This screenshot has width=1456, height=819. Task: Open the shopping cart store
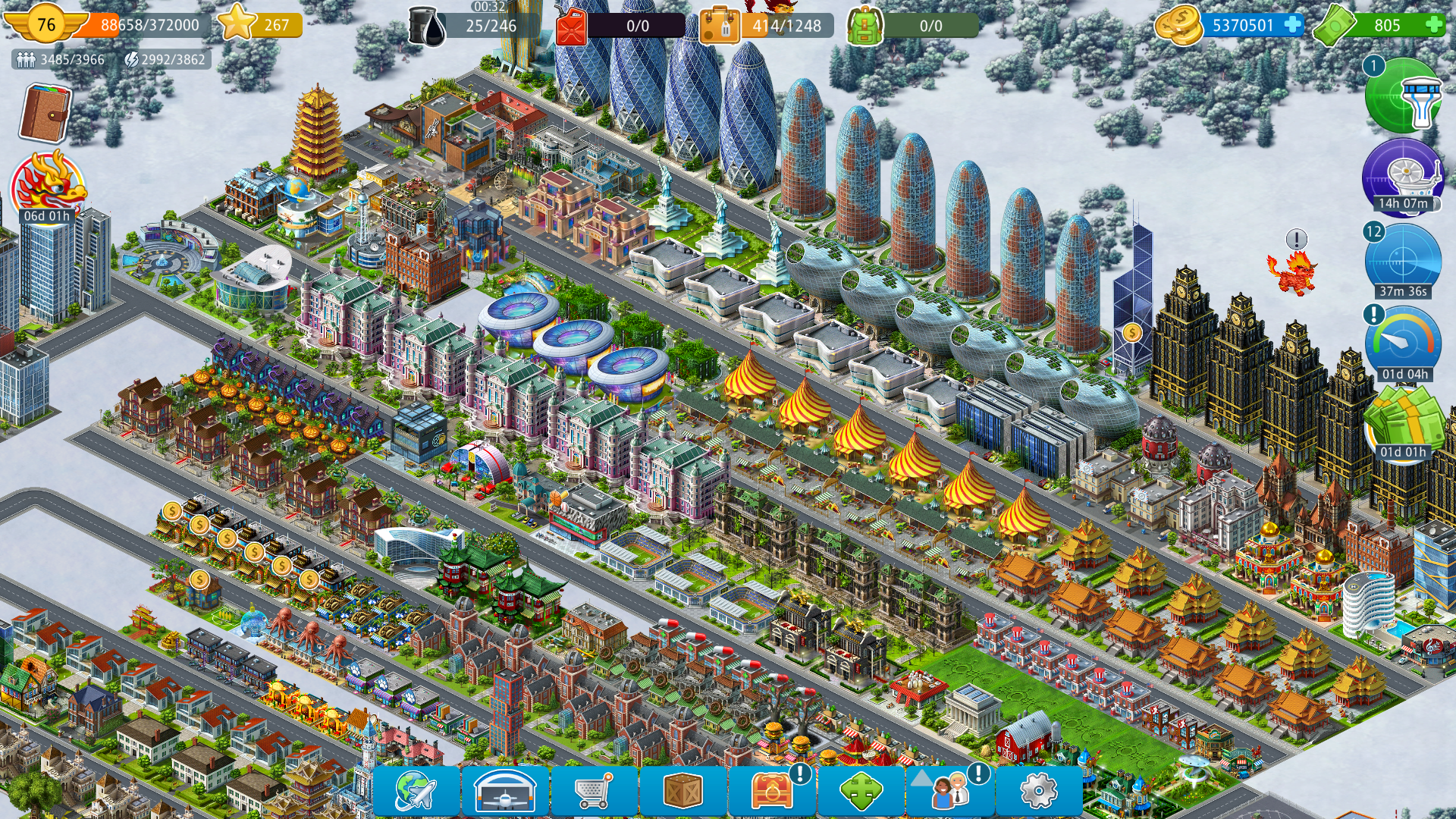pos(594,792)
